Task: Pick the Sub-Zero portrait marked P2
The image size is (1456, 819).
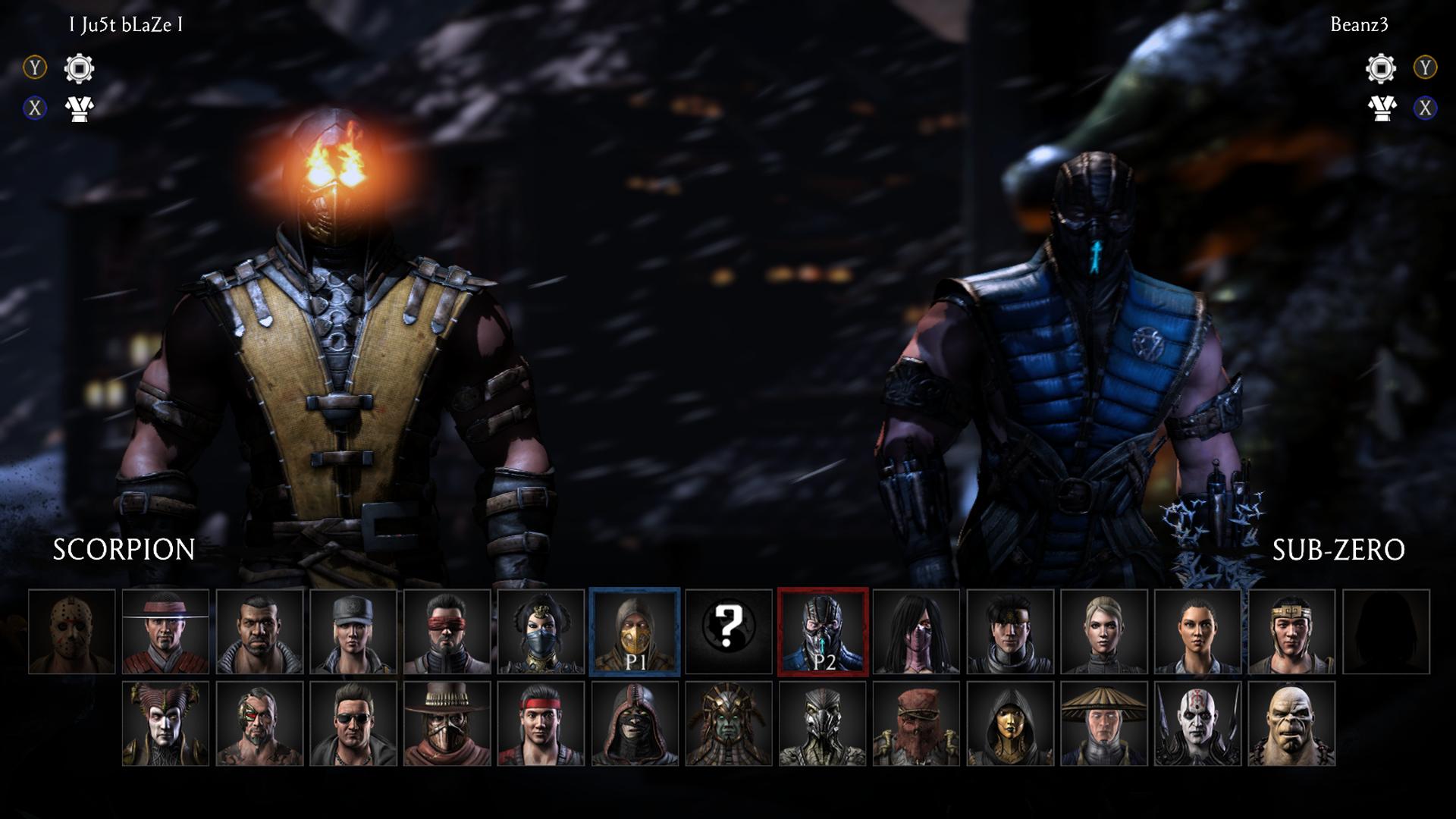Action: click(x=822, y=632)
